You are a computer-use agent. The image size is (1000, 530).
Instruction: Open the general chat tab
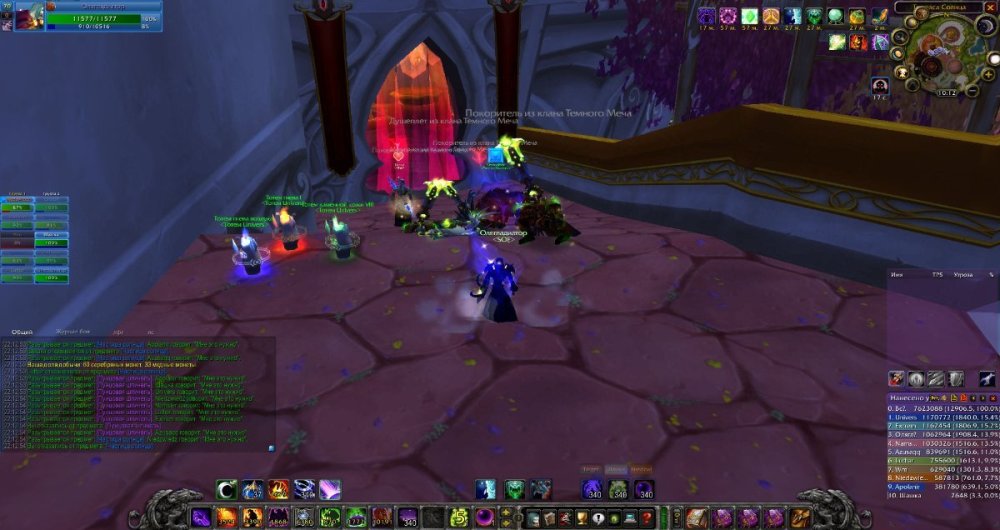[x=22, y=331]
